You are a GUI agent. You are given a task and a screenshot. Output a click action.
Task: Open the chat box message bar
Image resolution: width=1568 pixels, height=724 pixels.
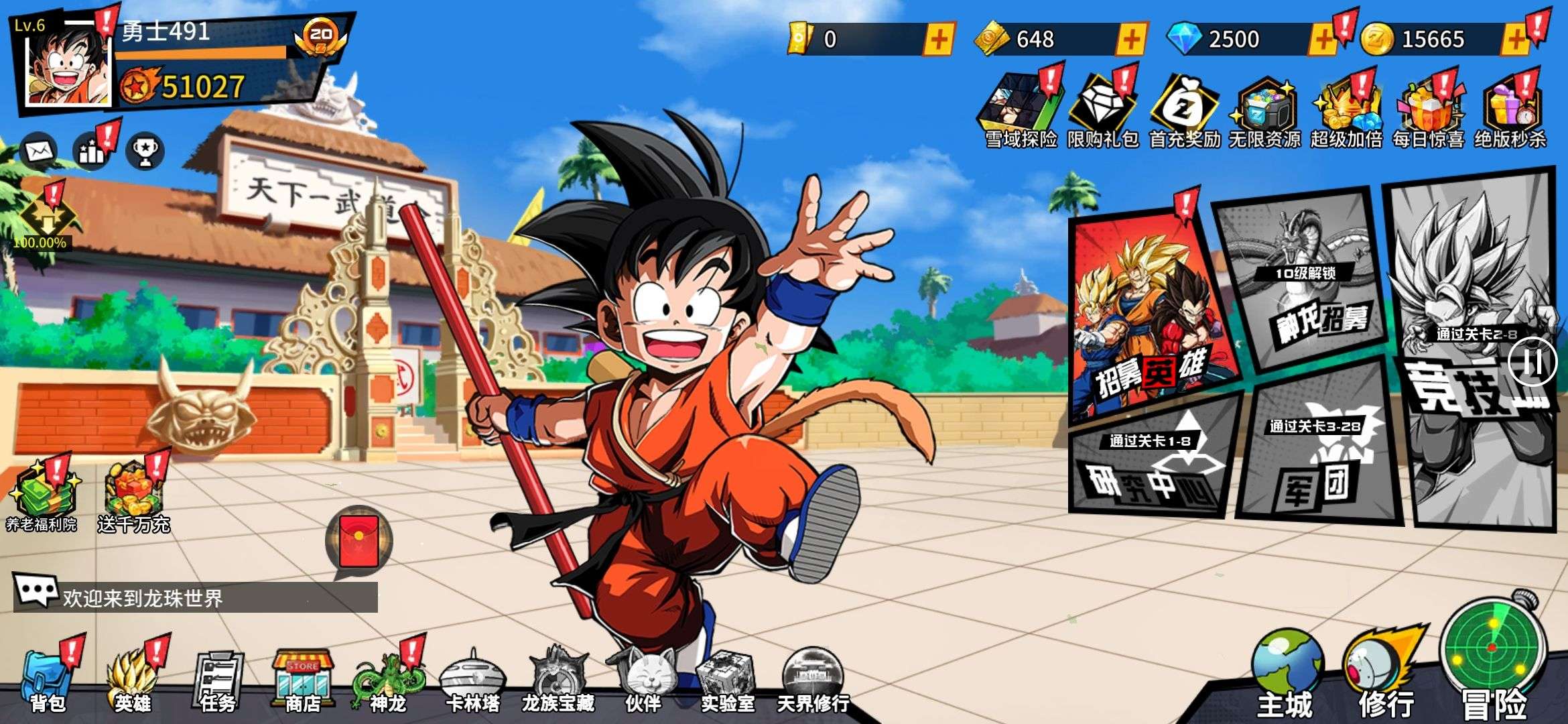point(196,597)
